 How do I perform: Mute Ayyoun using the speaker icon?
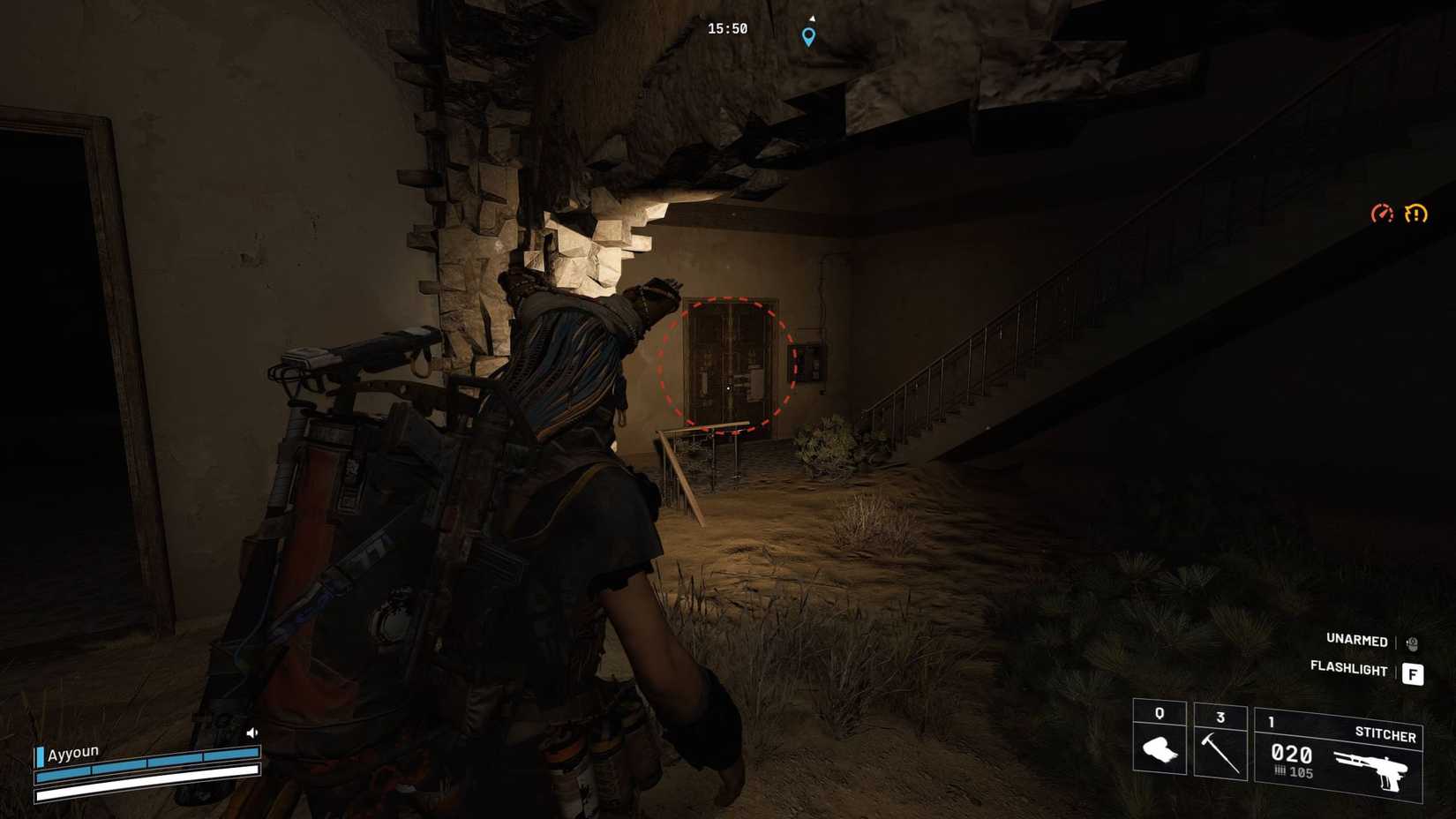pyautogui.click(x=251, y=731)
